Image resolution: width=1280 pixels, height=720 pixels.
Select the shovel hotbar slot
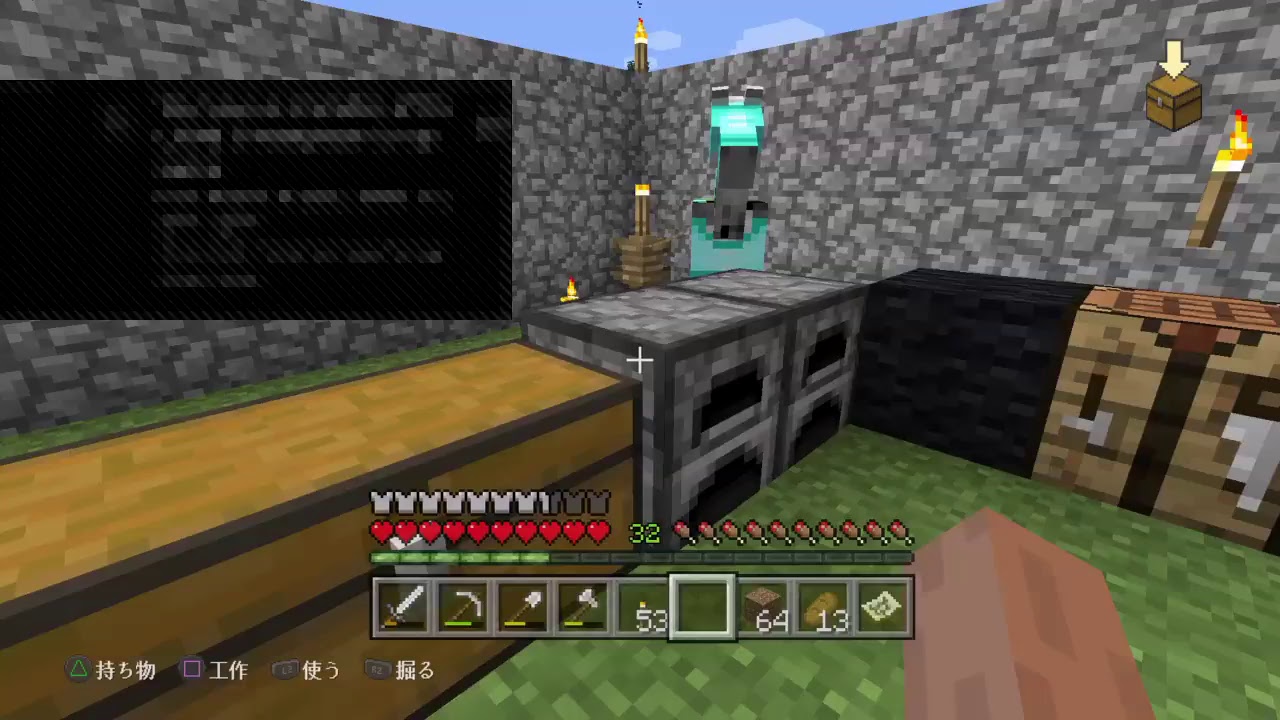523,604
